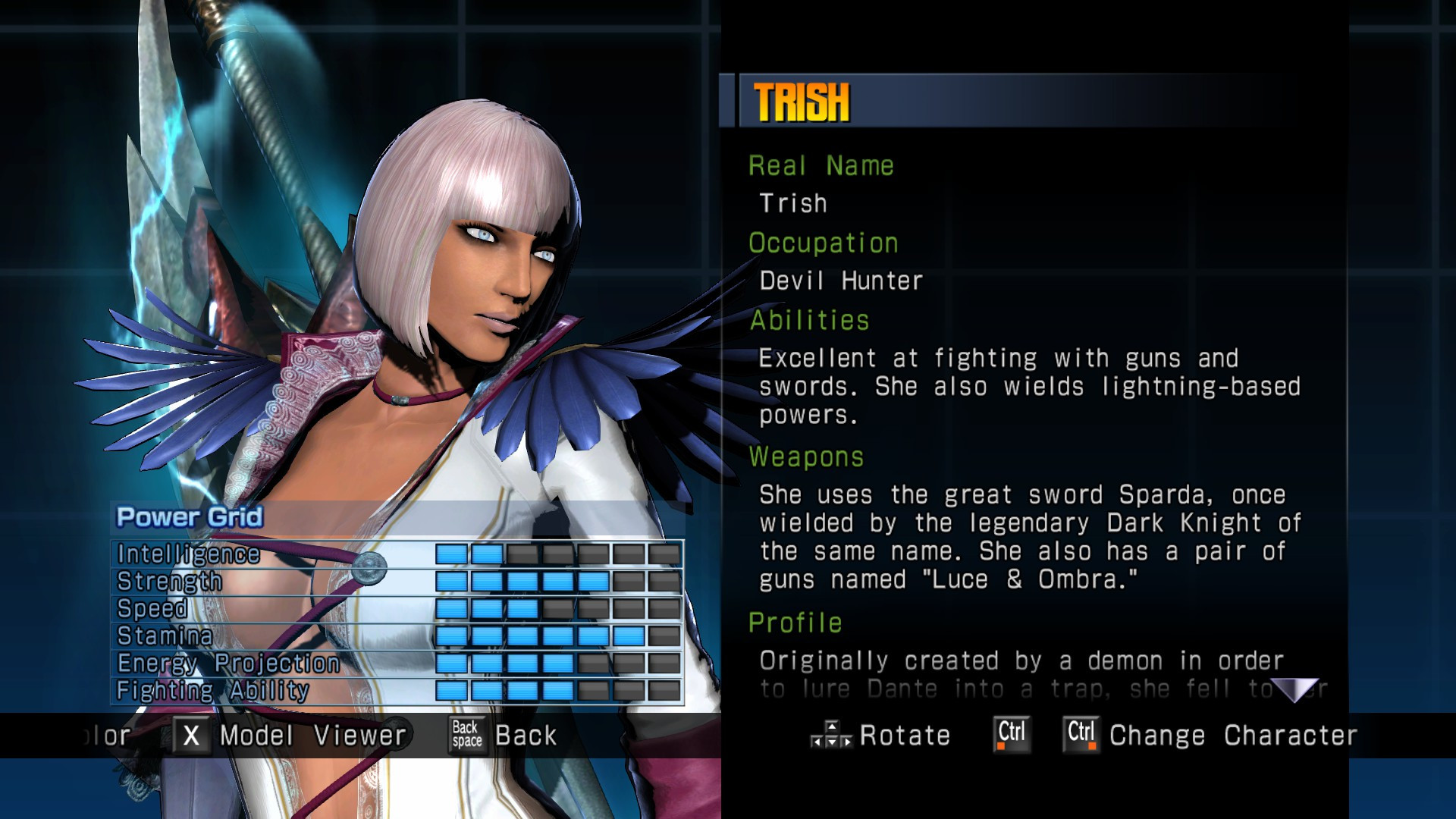Click the left arrow of the Rotate keys
Image resolution: width=1456 pixels, height=819 pixels.
click(x=817, y=740)
